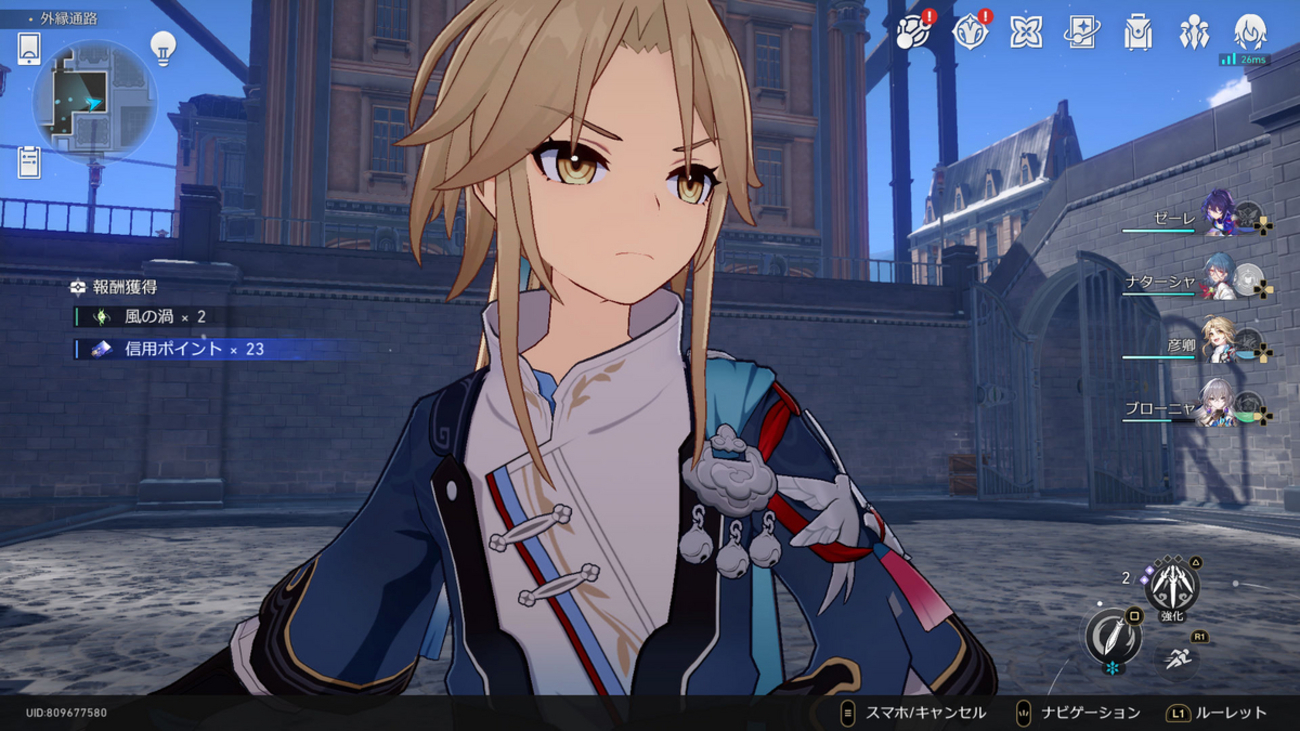This screenshot has height=731, width=1300.
Task: Toggle the sprint running-figure icon
Action: pos(1178,659)
